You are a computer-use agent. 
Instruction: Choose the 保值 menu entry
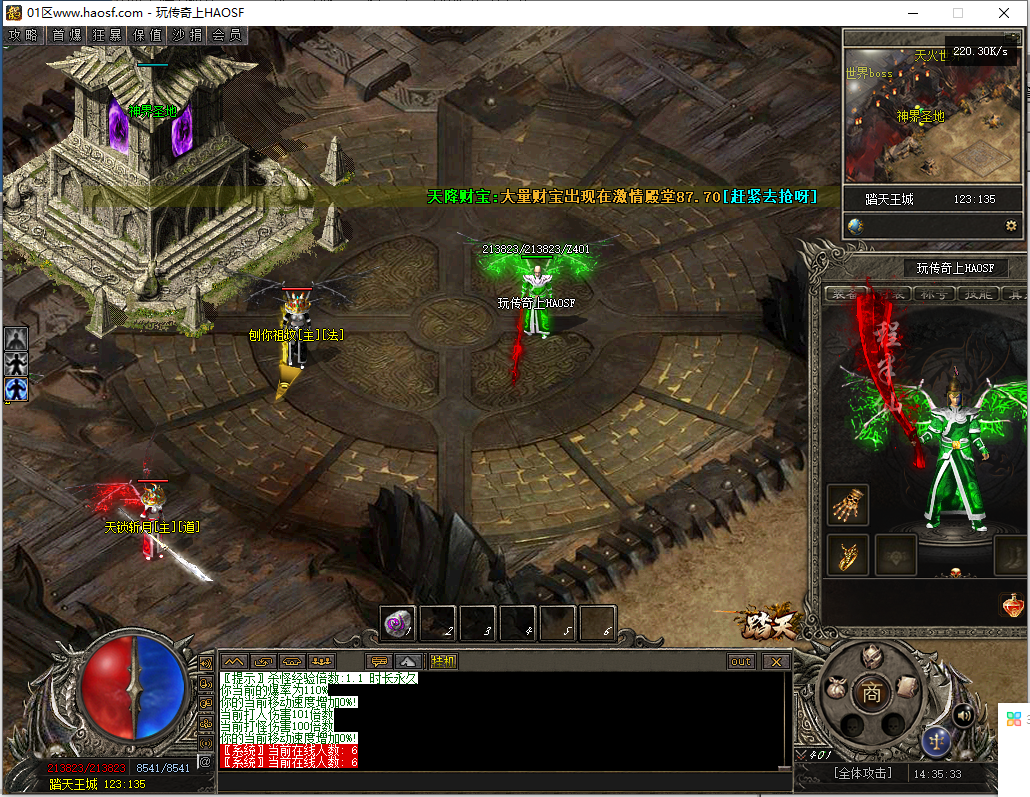[x=147, y=34]
